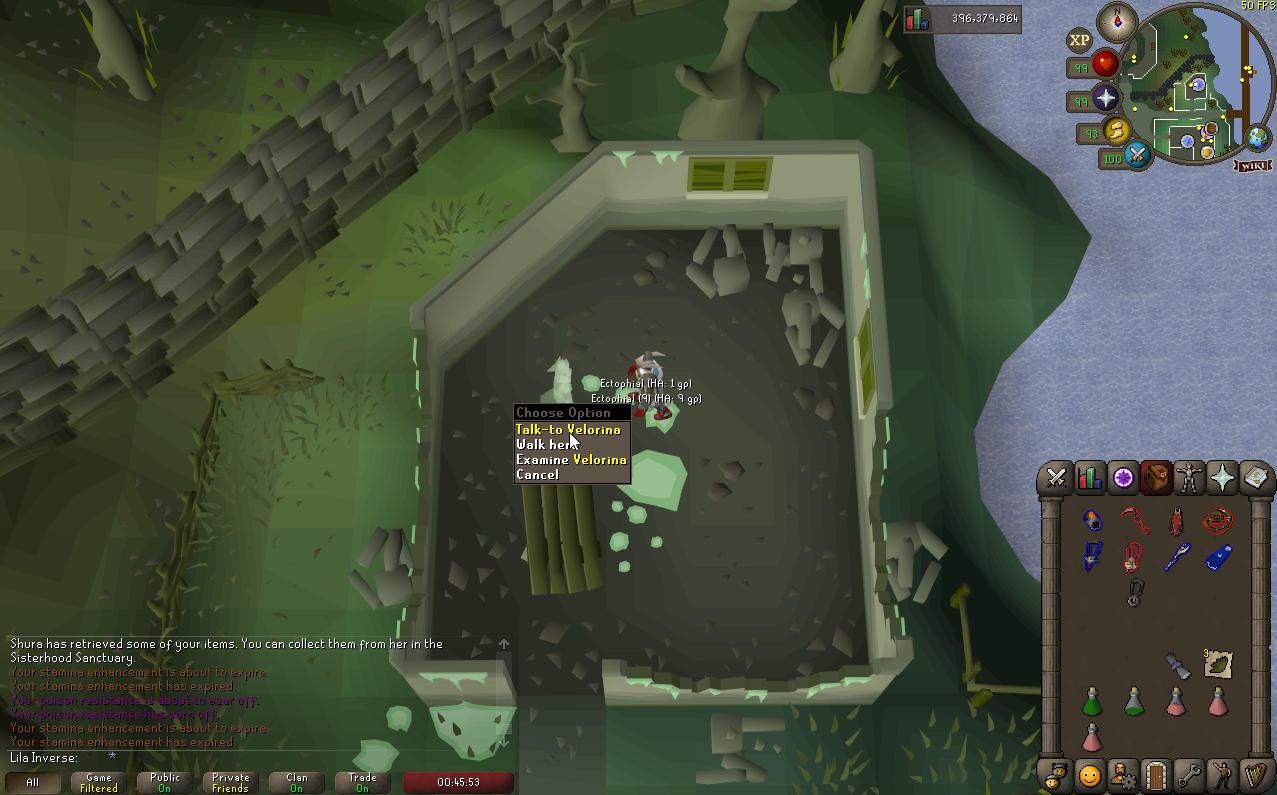Open the Music player harp tab

(x=1254, y=774)
